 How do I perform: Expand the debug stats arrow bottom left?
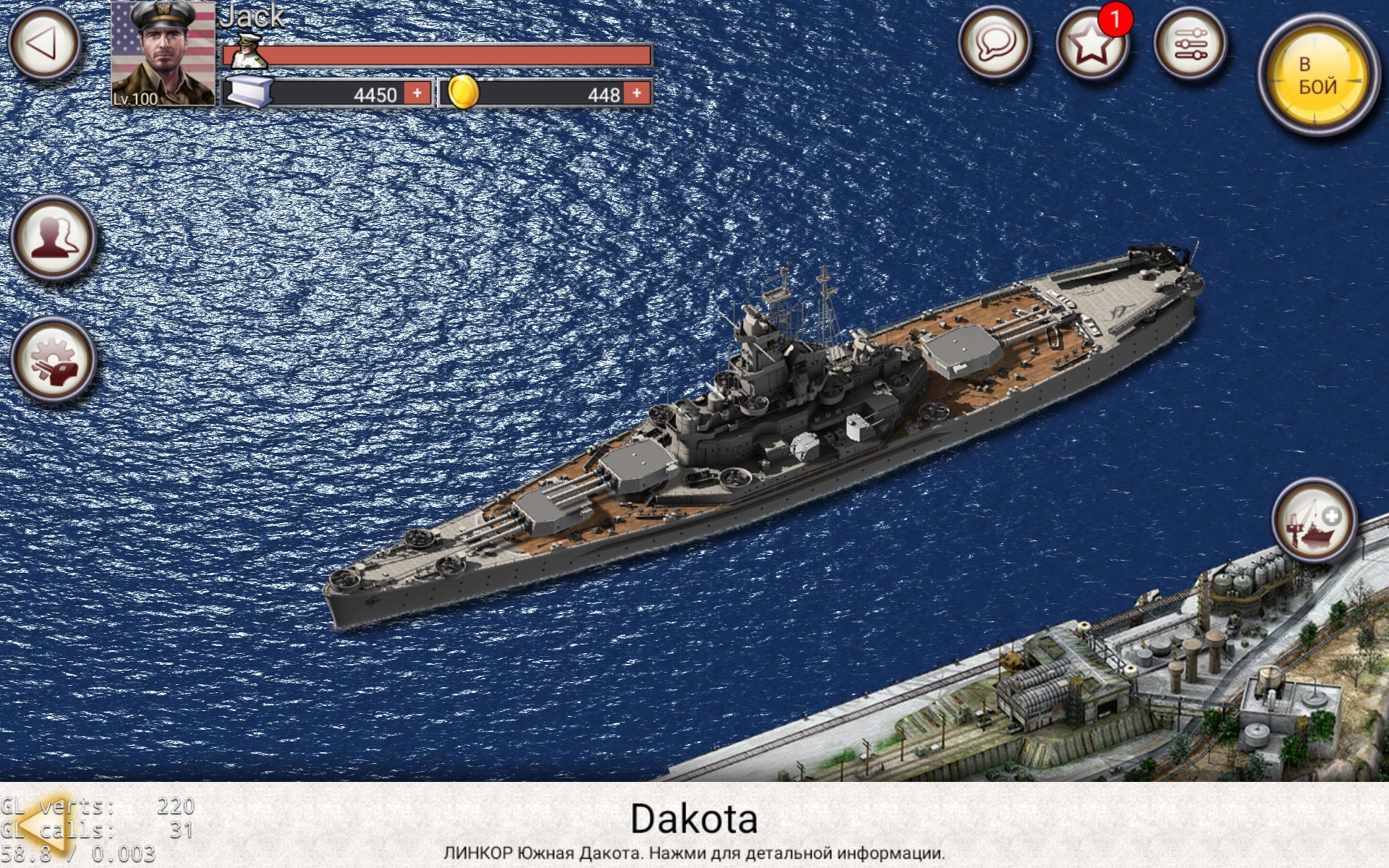coord(45,825)
